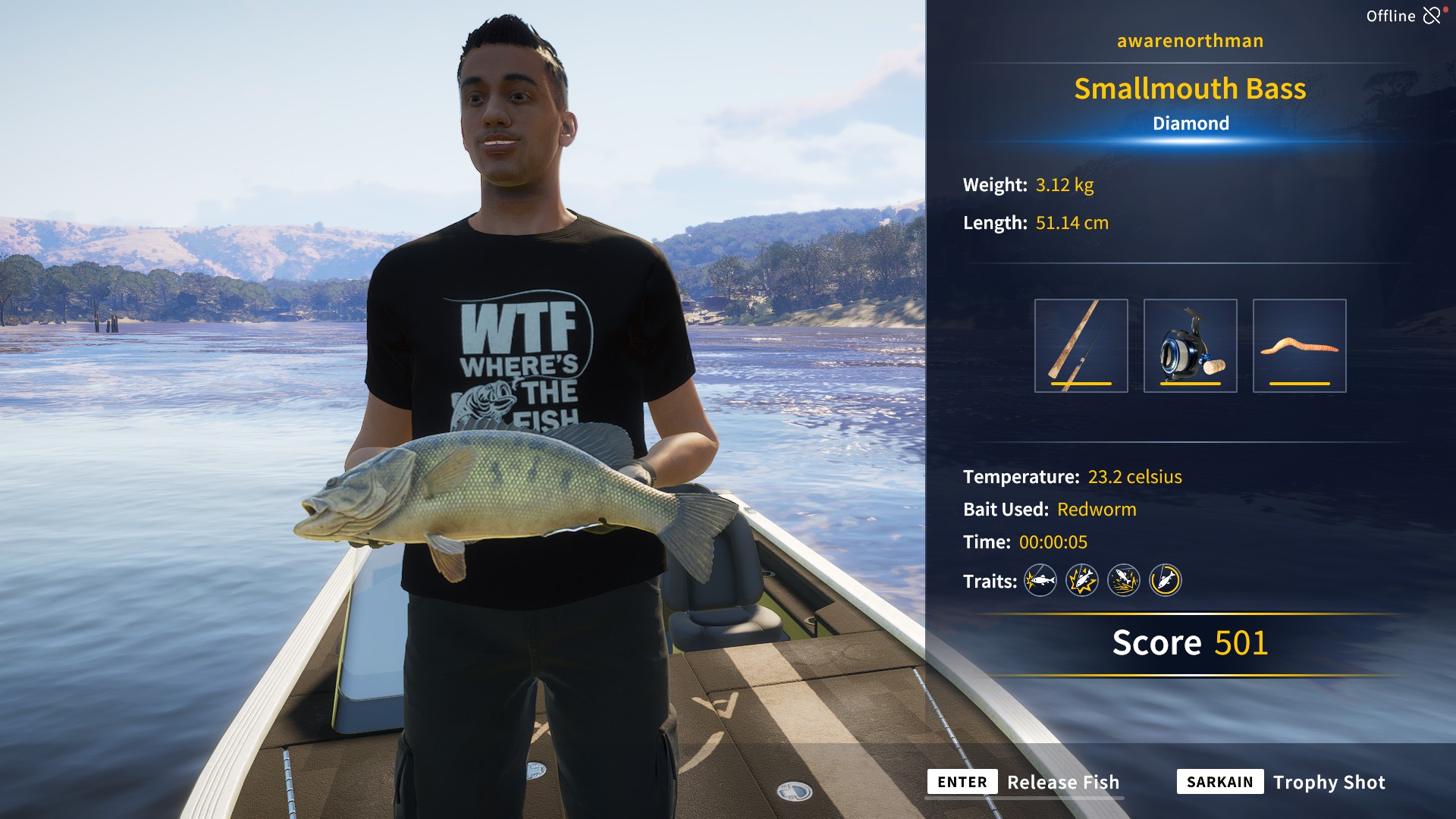Inspect the Redworm bait icon
The image size is (1456, 819).
(1300, 346)
